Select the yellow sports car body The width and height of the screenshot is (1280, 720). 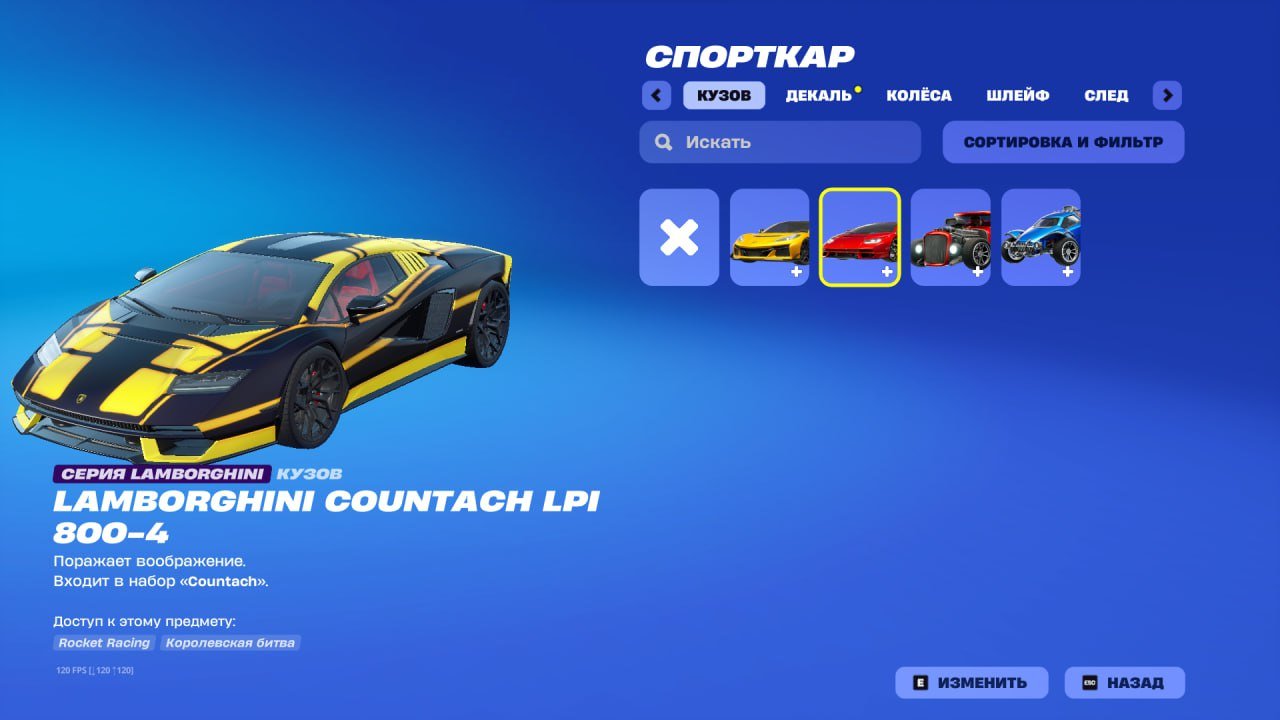[x=770, y=237]
